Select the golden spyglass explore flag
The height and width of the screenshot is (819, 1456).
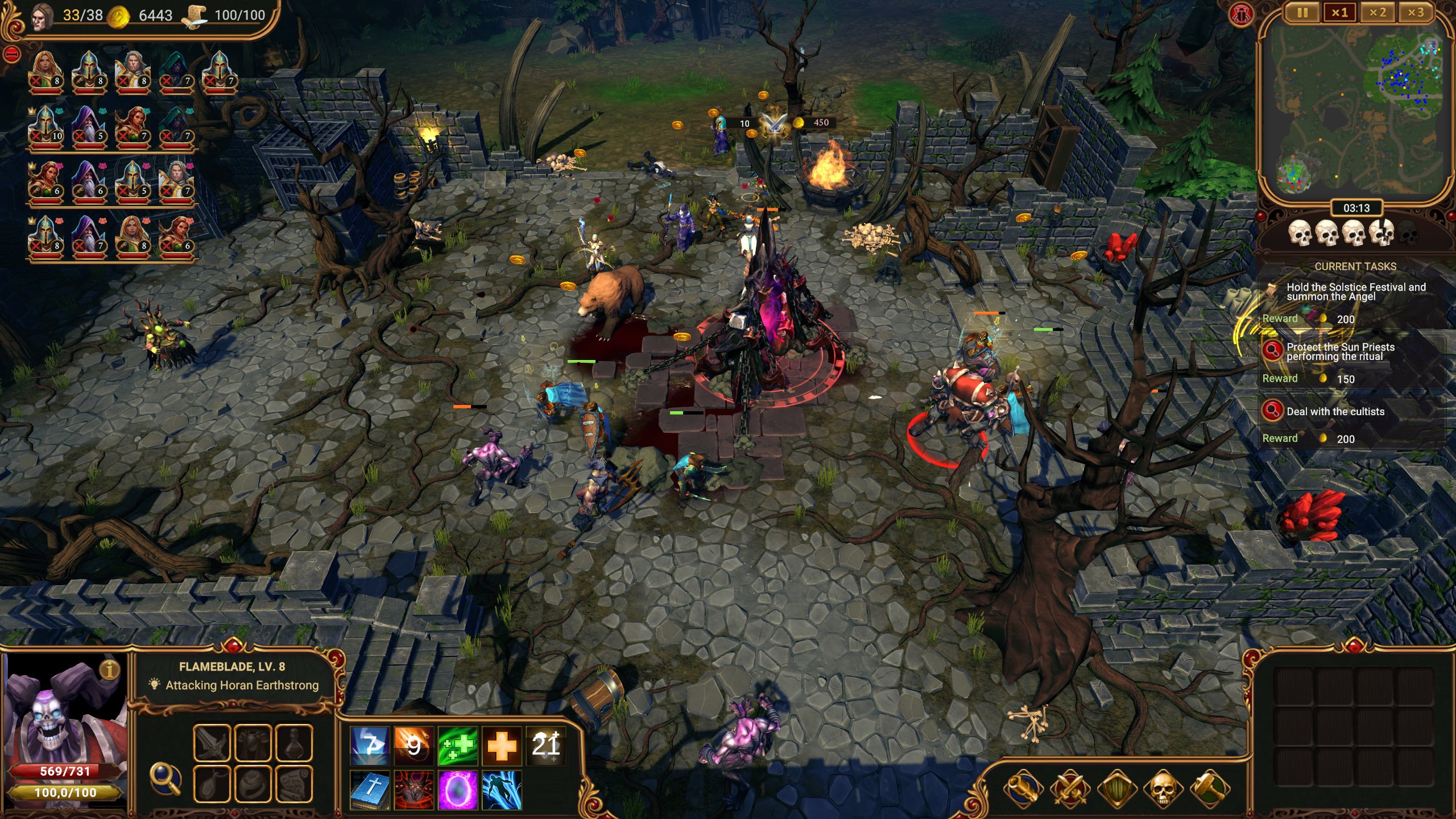1023,788
